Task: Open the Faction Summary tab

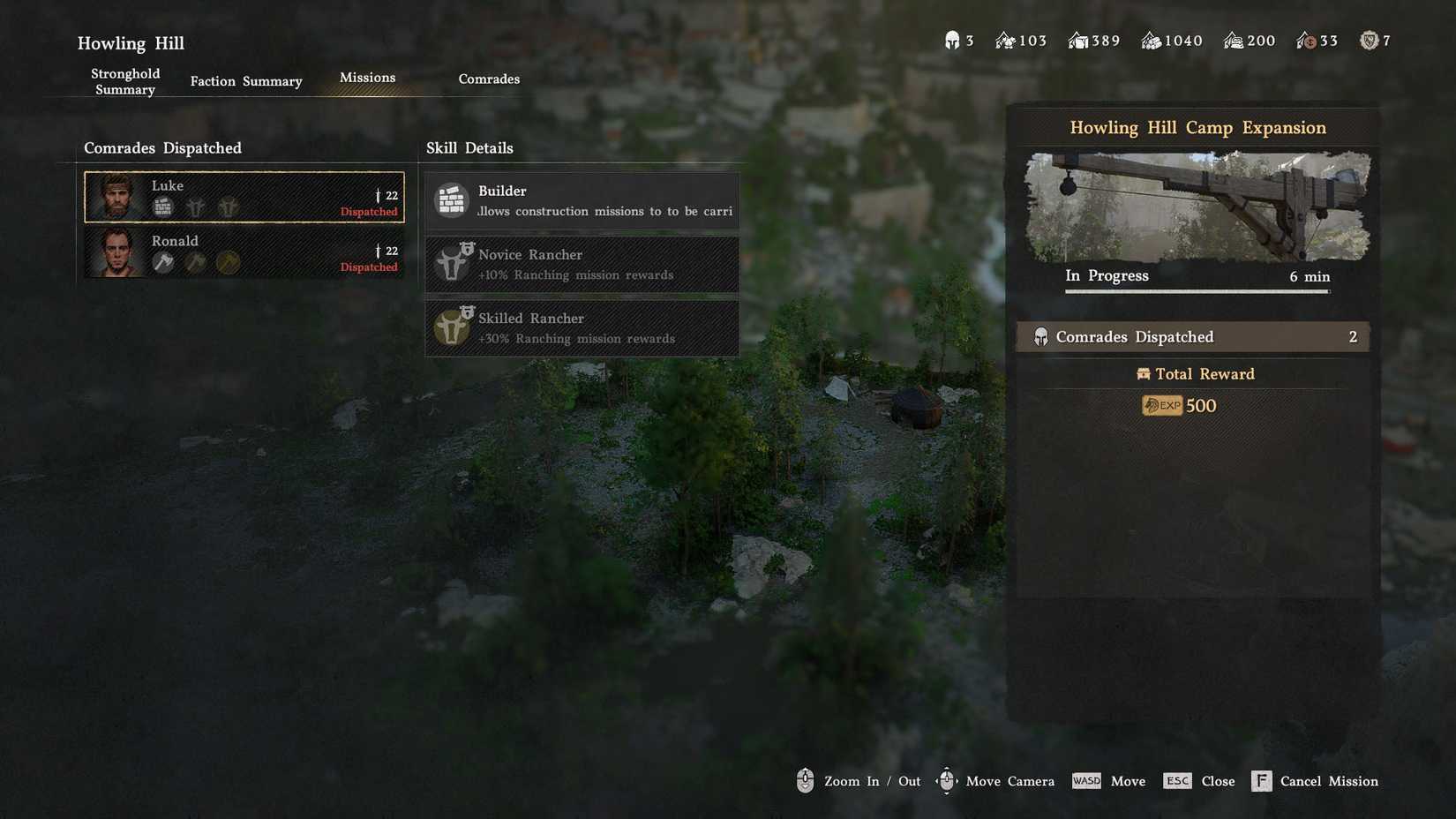Action: 246,81
